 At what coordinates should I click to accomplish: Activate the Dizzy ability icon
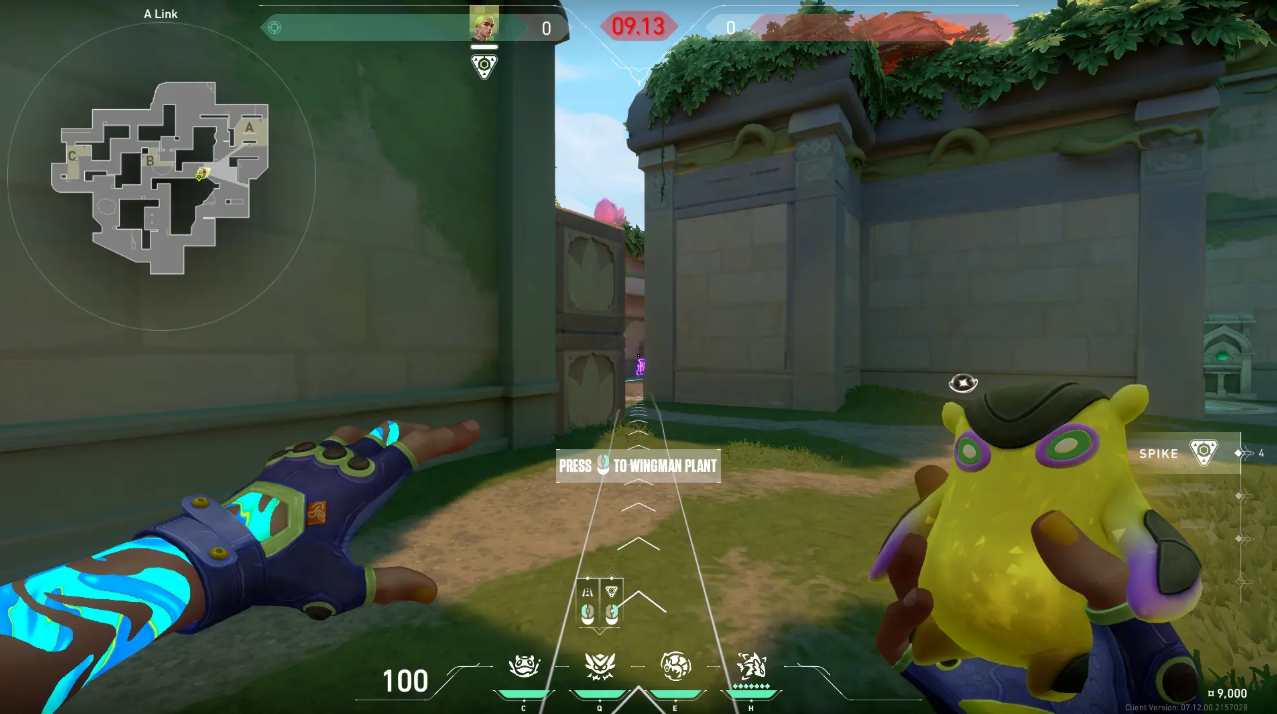click(x=676, y=666)
